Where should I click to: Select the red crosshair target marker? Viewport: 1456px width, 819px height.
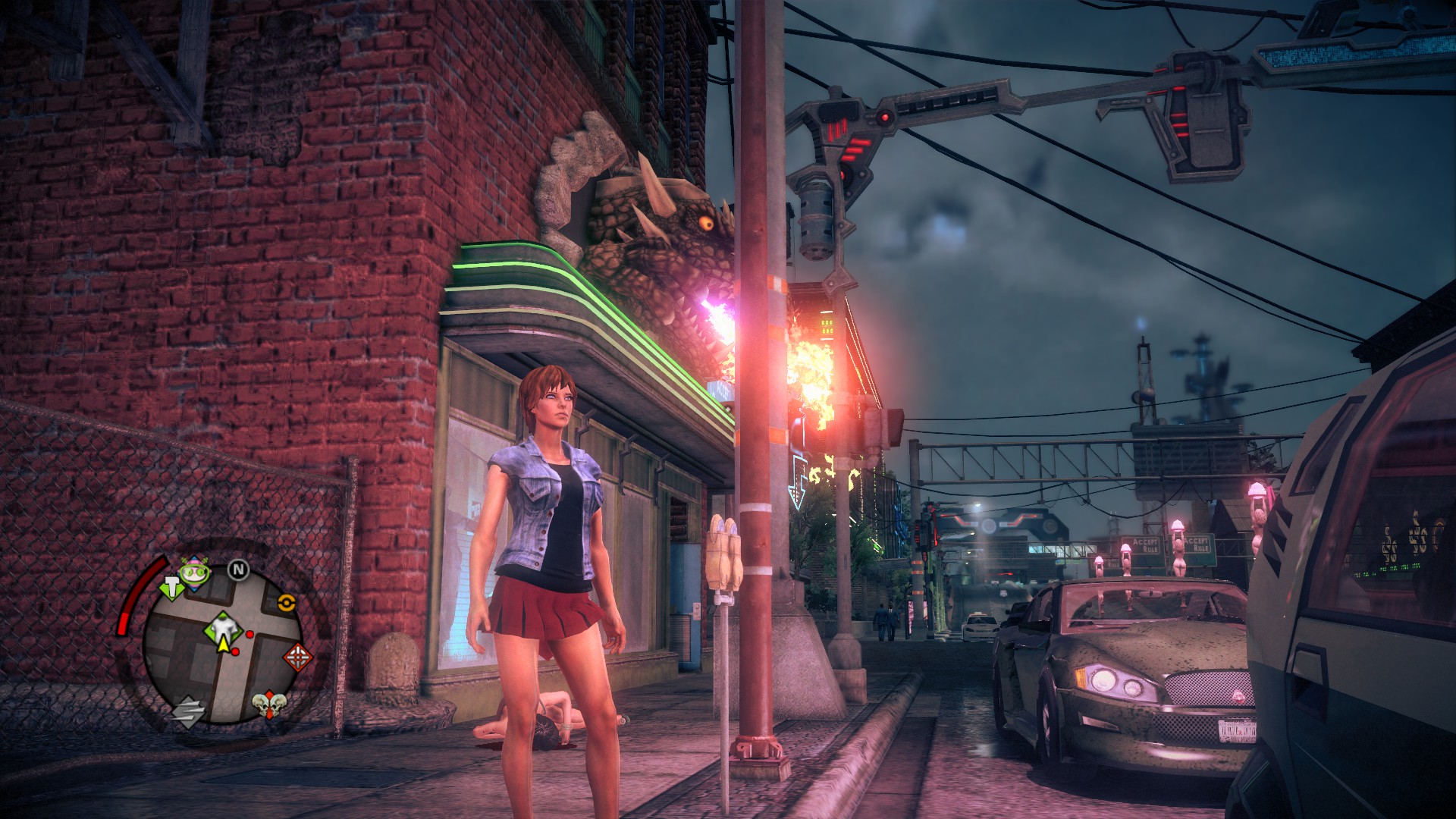pyautogui.click(x=297, y=656)
